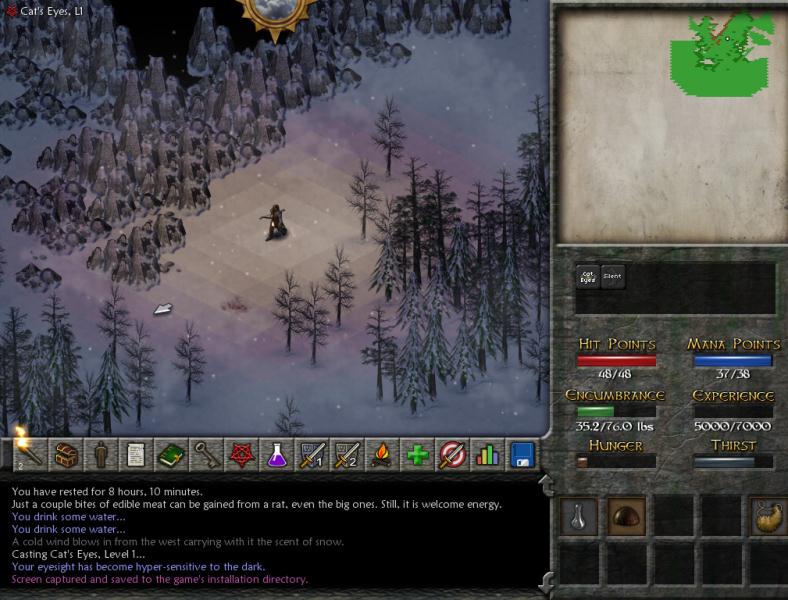Image resolution: width=788 pixels, height=600 pixels.
Task: Switch to weapon set 1
Action: coord(312,454)
